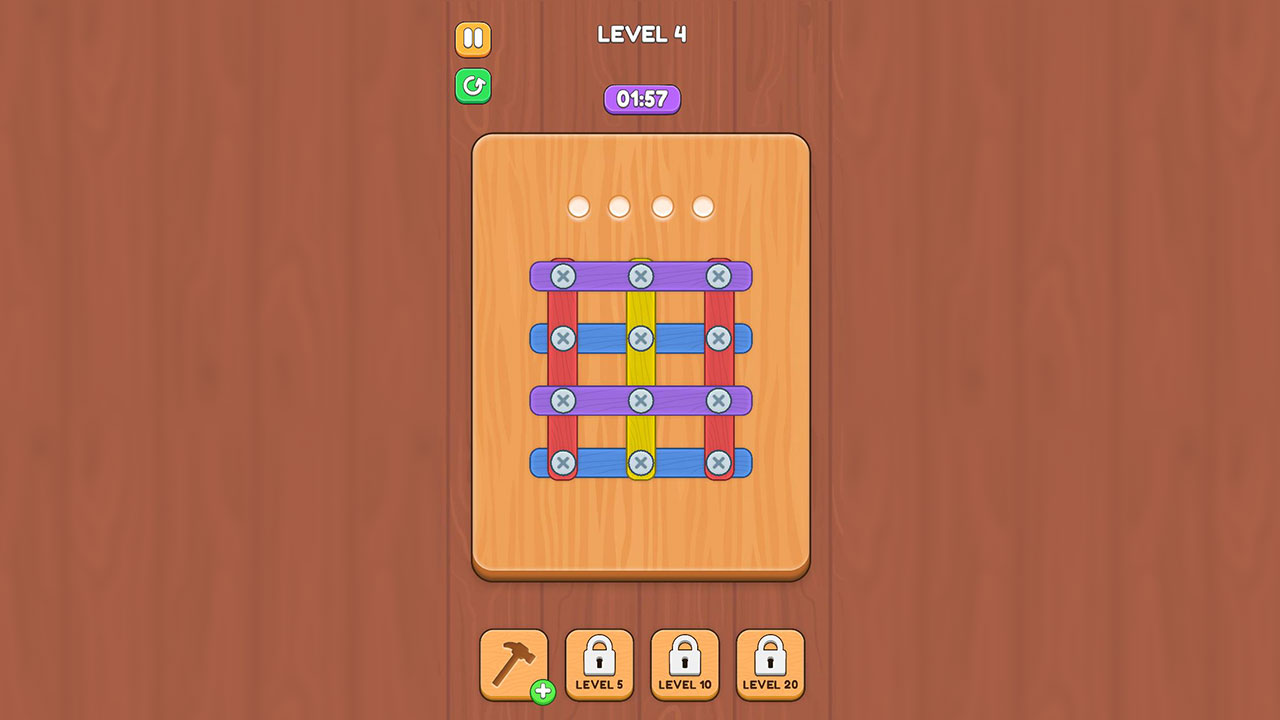The width and height of the screenshot is (1280, 720).
Task: Remove the middle screw from the top purple plank
Action: (642, 277)
